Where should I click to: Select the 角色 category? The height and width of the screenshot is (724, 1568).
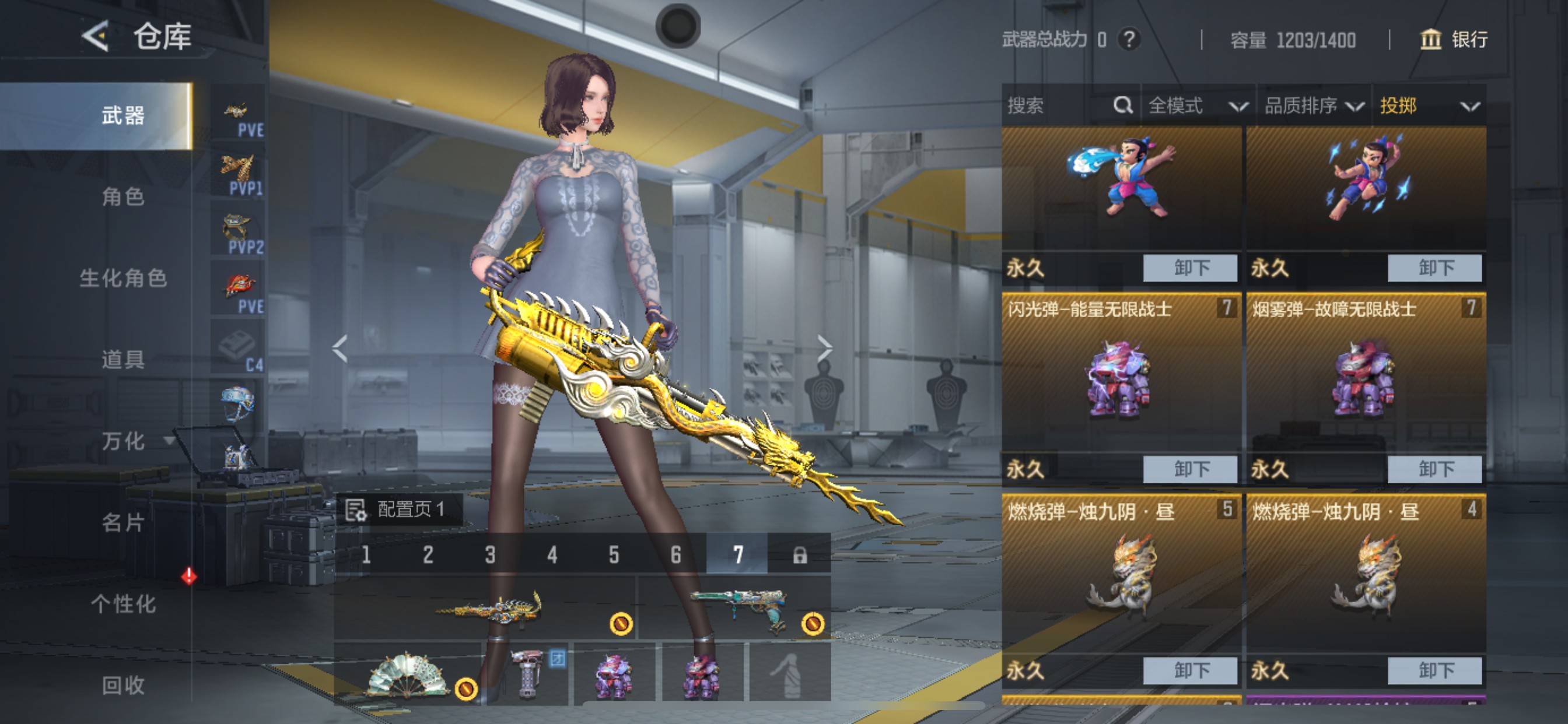tap(123, 197)
